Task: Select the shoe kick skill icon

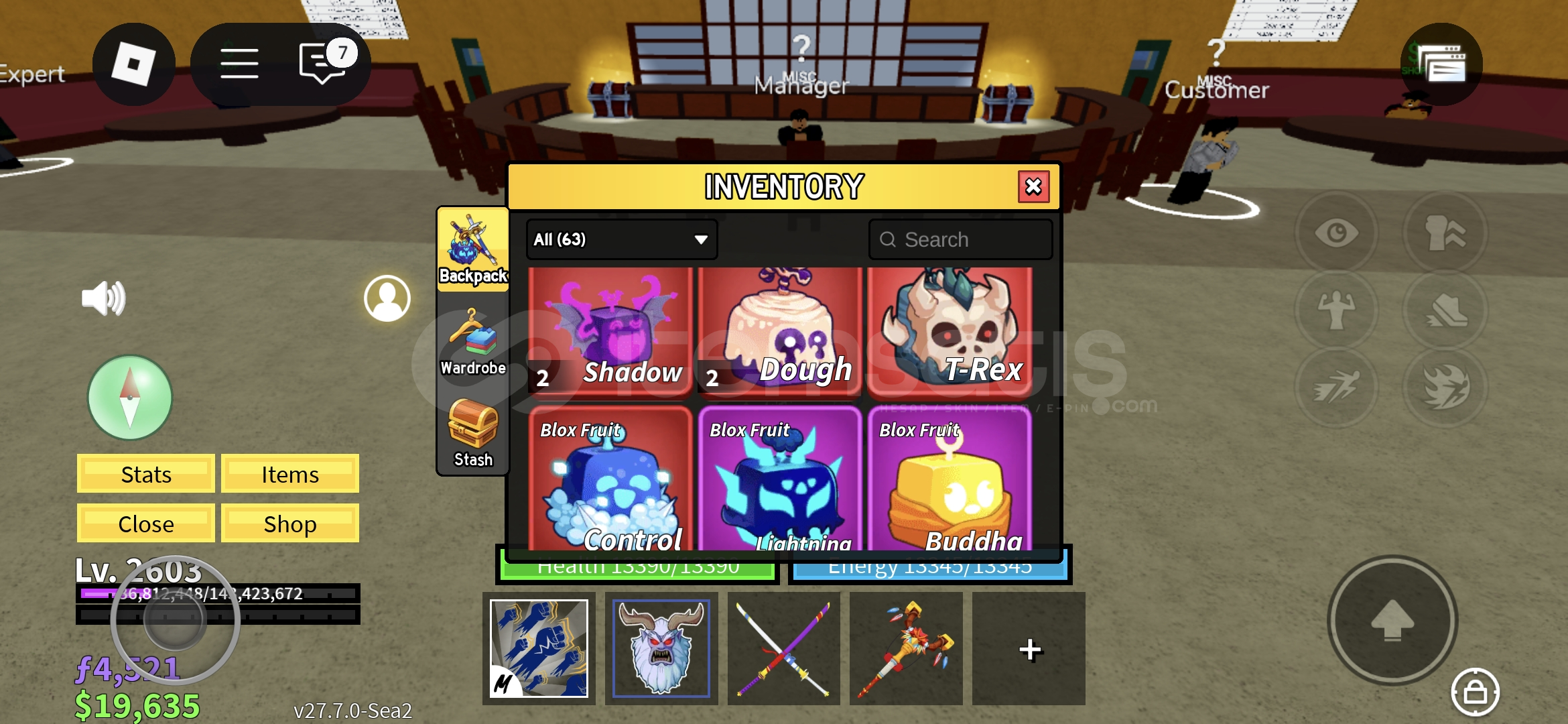Action: [x=1445, y=312]
